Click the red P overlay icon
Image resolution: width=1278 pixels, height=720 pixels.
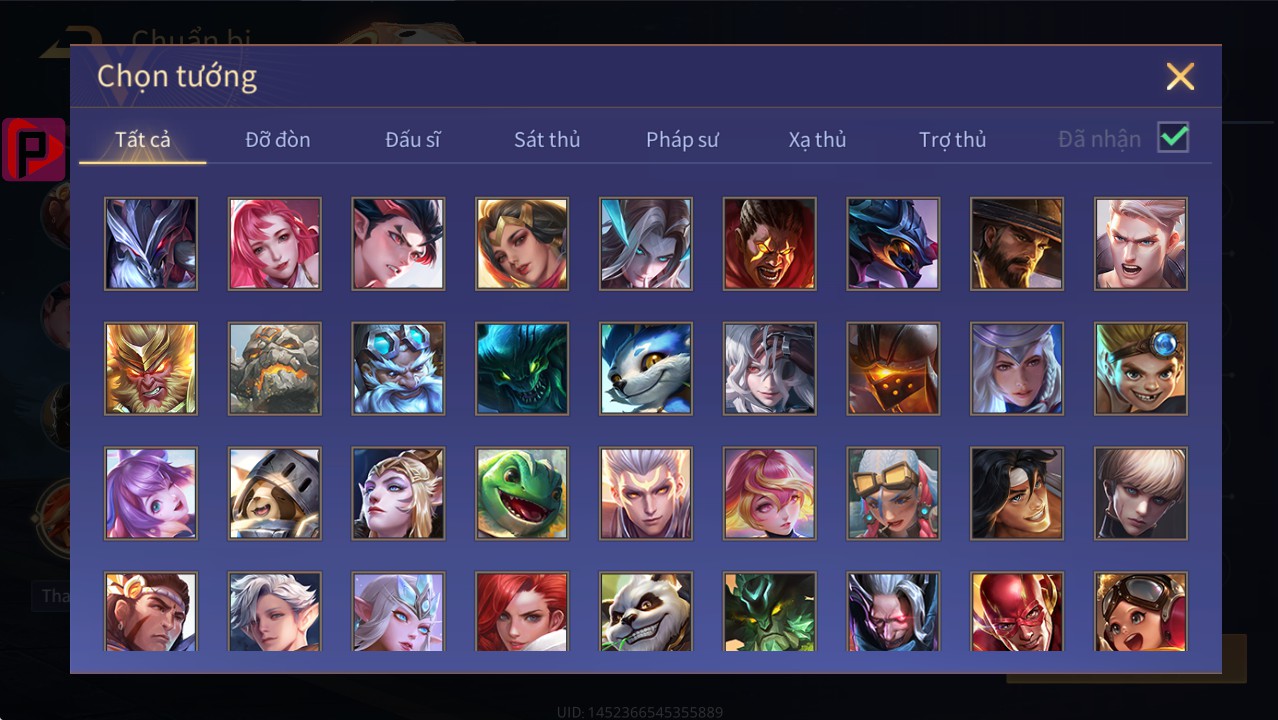34,149
